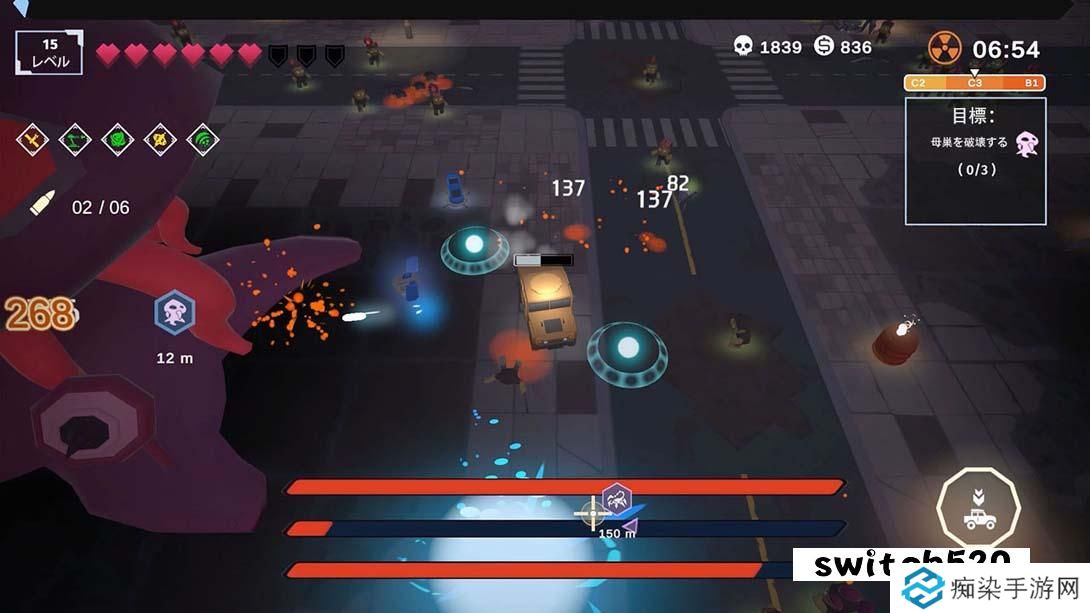Click the yellow crossed-tools perk icon
This screenshot has height=613, width=1090.
click(x=33, y=140)
